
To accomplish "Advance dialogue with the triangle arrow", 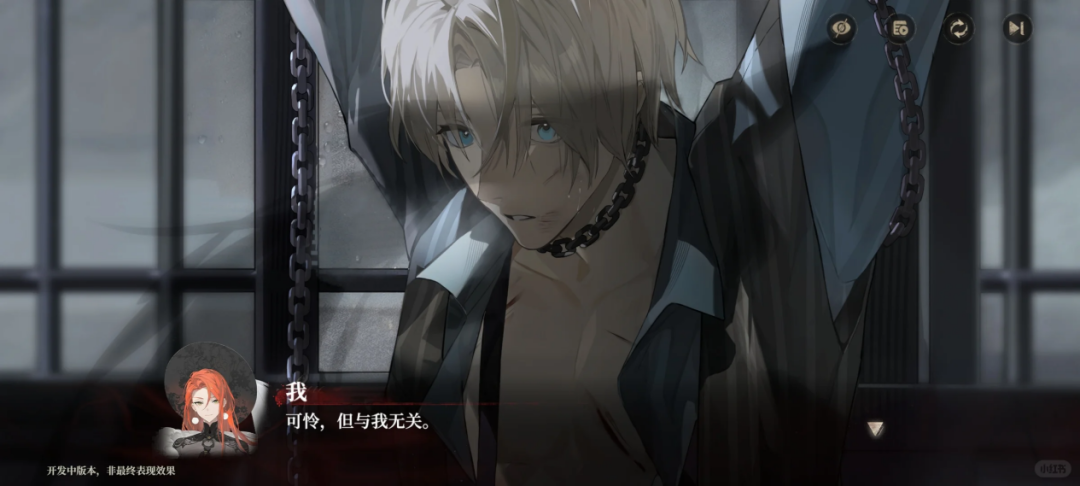I will click(x=876, y=429).
